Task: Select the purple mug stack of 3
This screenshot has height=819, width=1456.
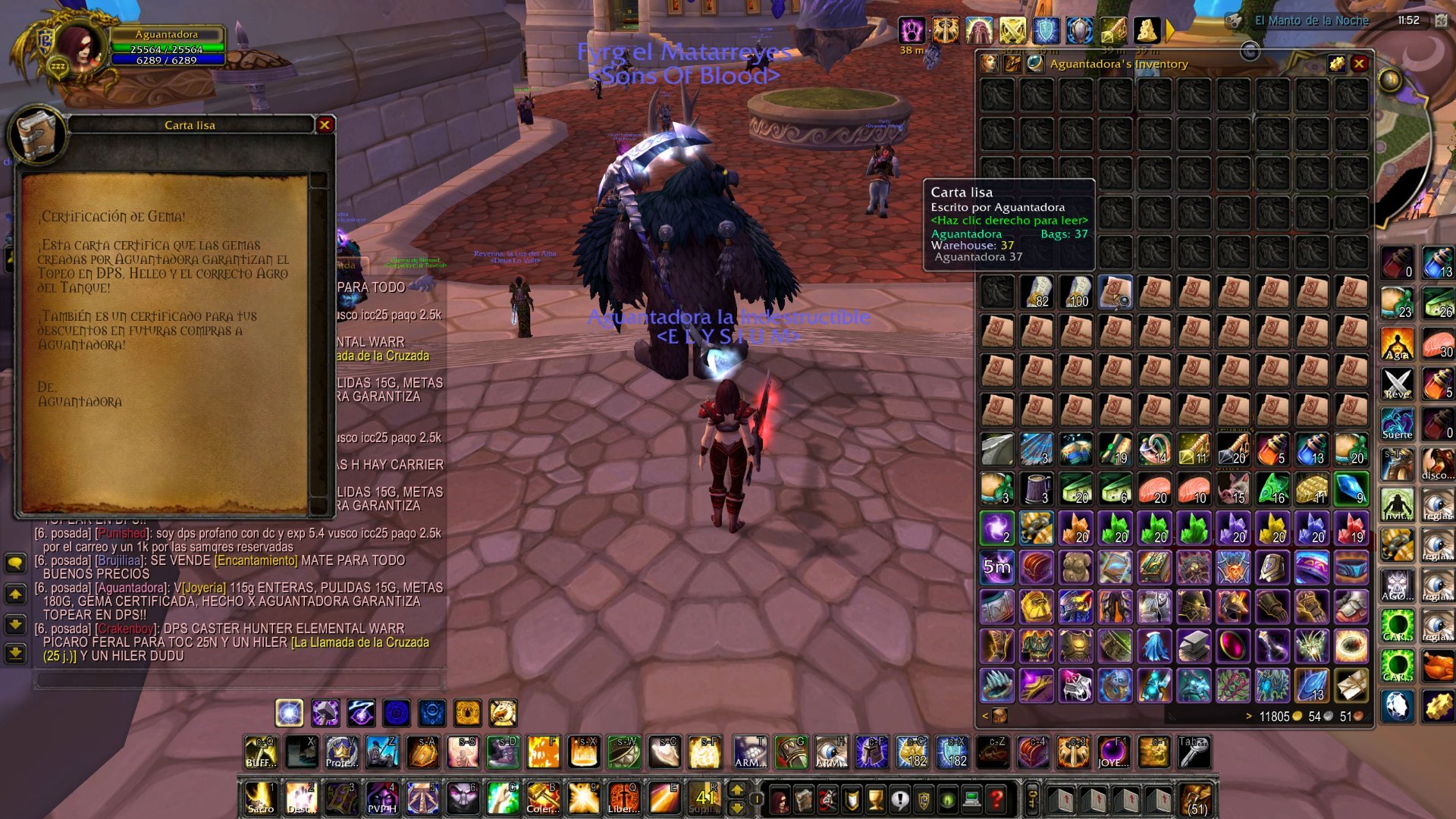Action: [1036, 489]
